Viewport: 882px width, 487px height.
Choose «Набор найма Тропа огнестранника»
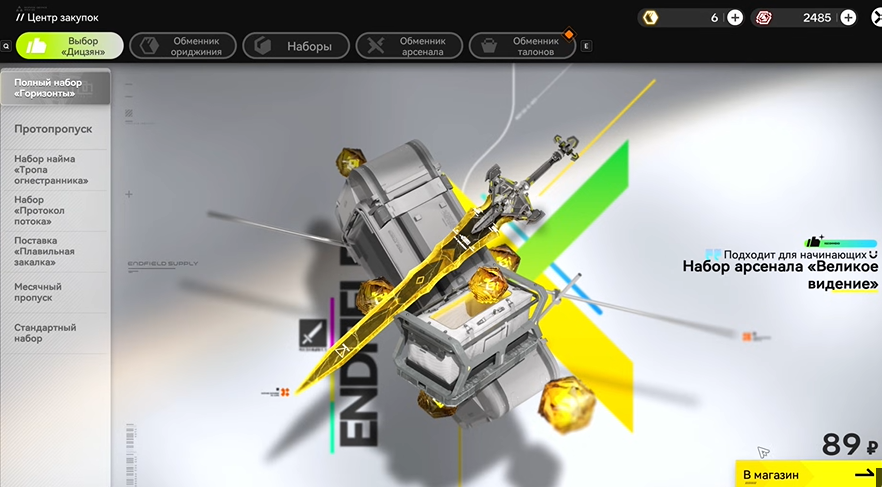coord(55,170)
